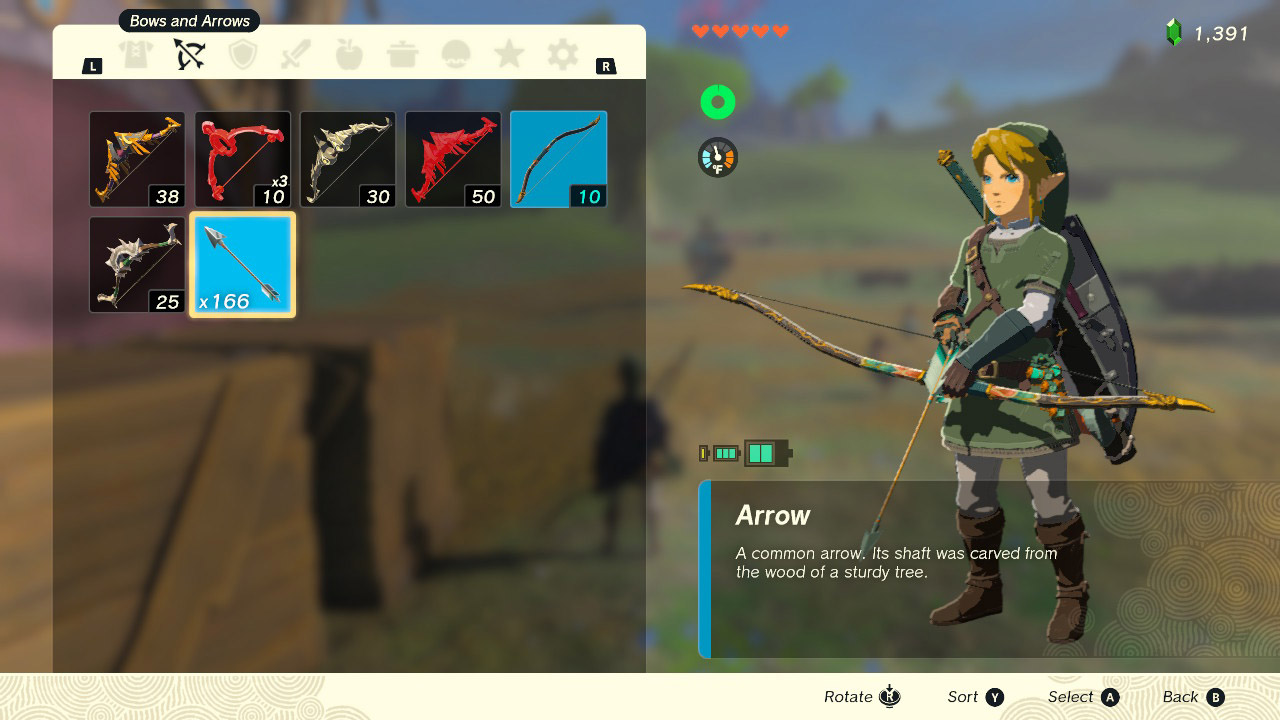Click the Materials apple icon
Image resolution: width=1280 pixels, height=720 pixels.
point(349,55)
